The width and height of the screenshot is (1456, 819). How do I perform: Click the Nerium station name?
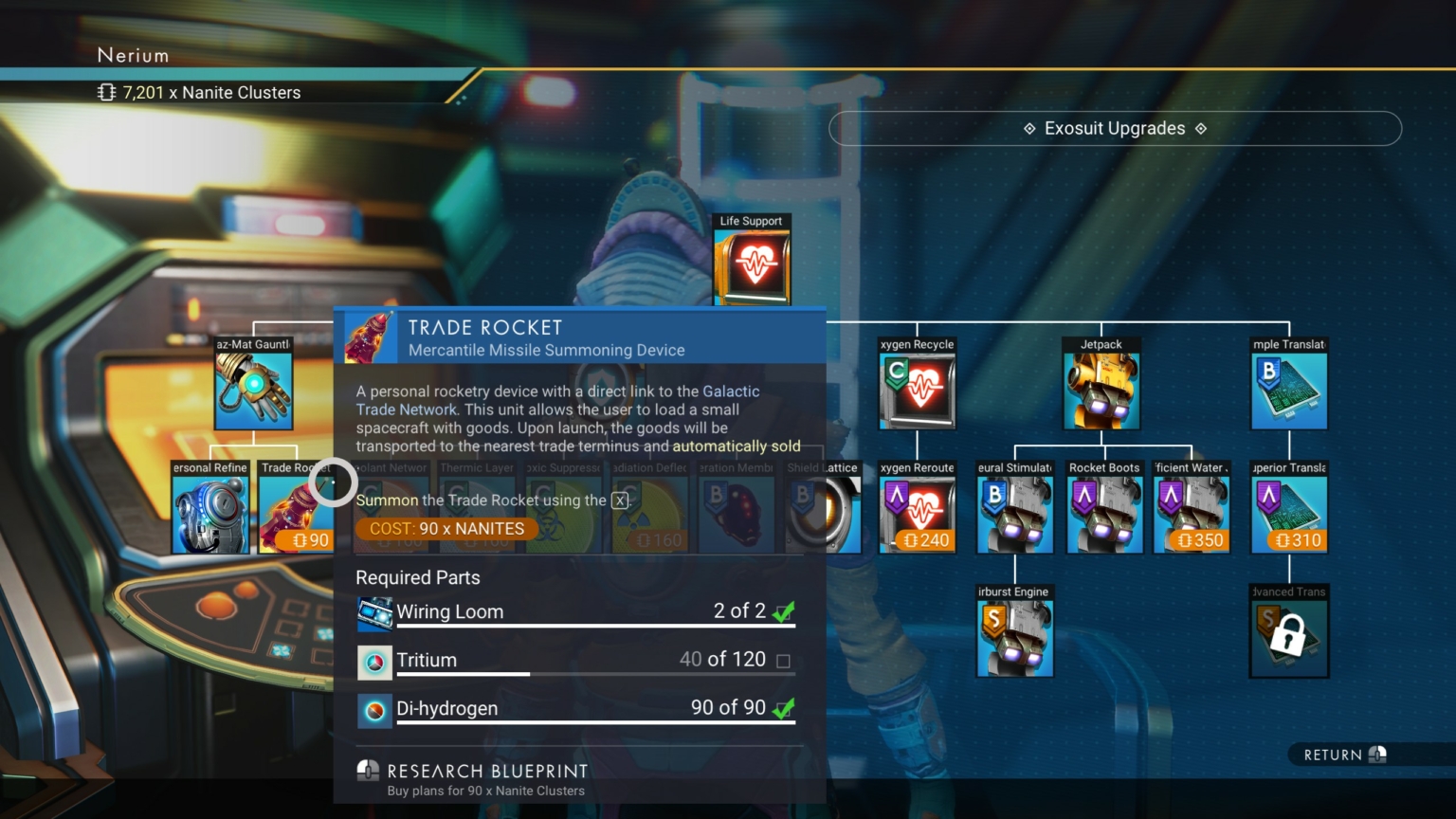click(x=133, y=55)
